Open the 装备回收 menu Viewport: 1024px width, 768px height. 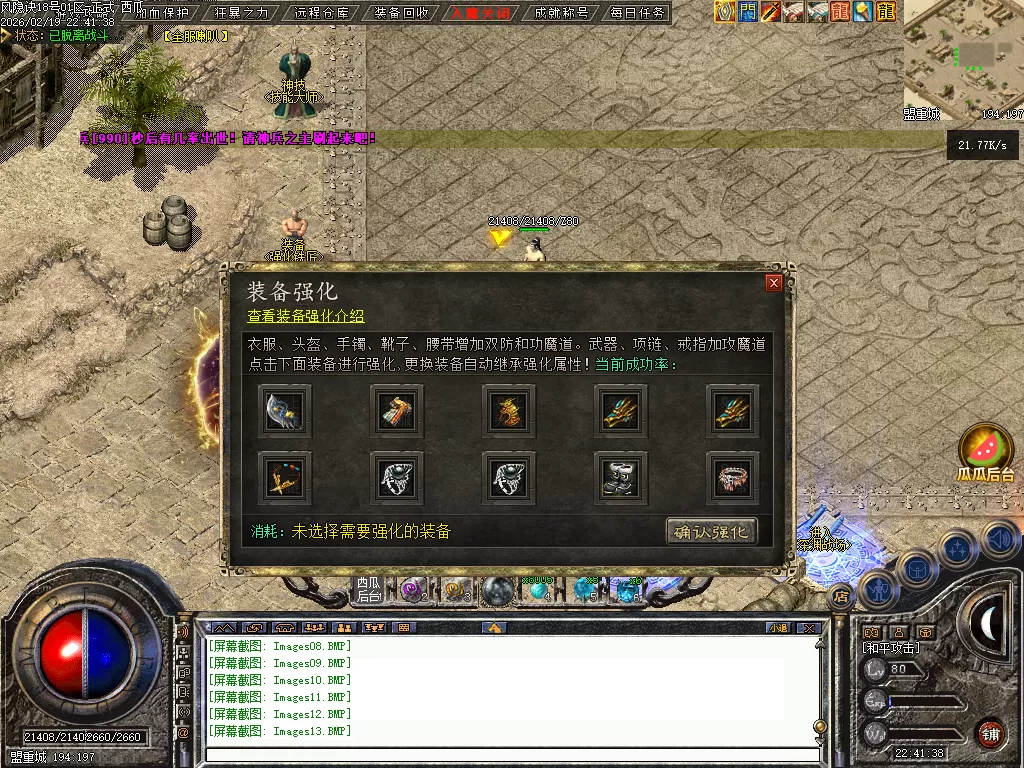tap(402, 13)
